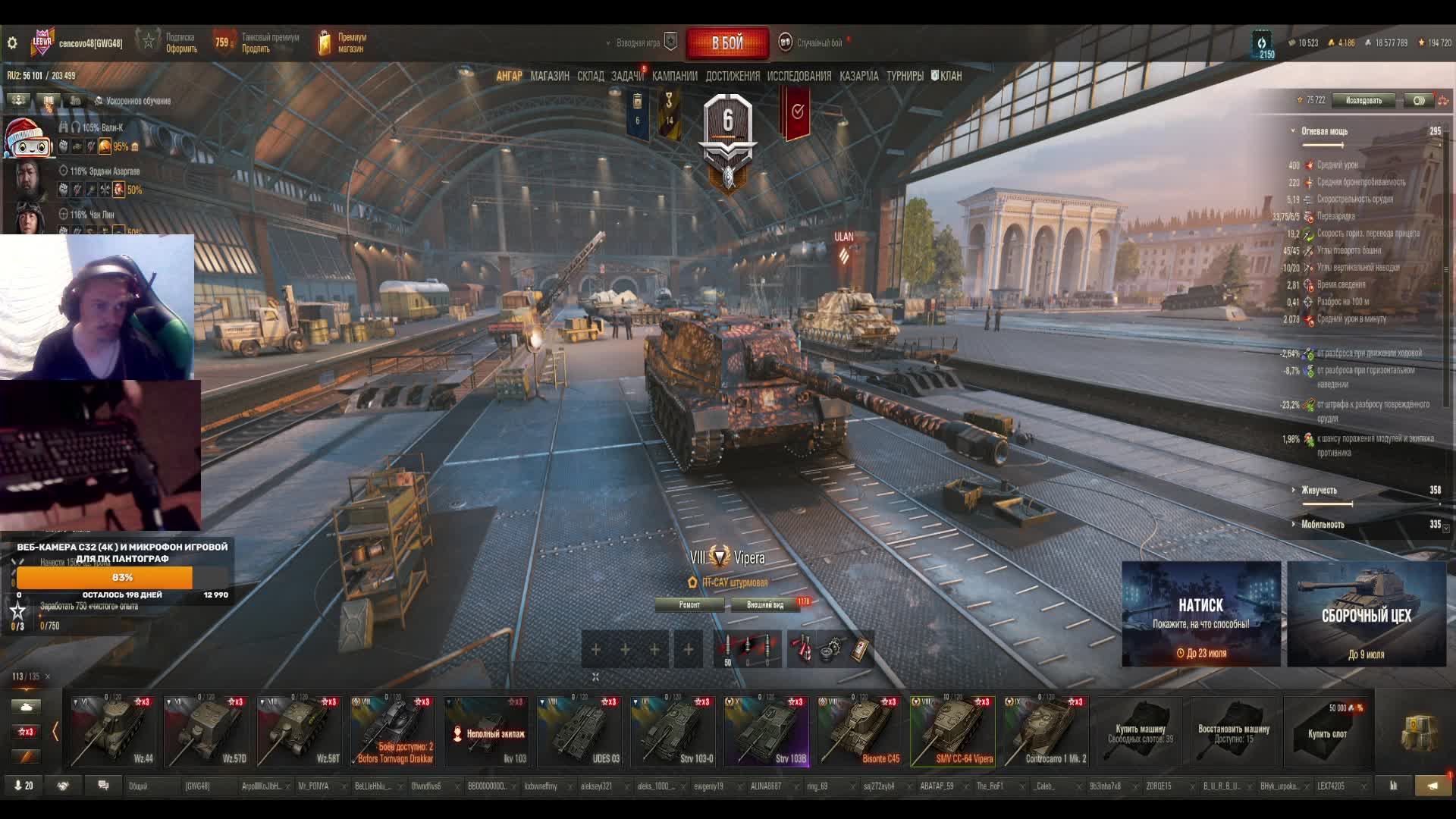Open the ИССЛЕДОВАНИЯ tab
The image size is (1456, 819).
coord(799,76)
